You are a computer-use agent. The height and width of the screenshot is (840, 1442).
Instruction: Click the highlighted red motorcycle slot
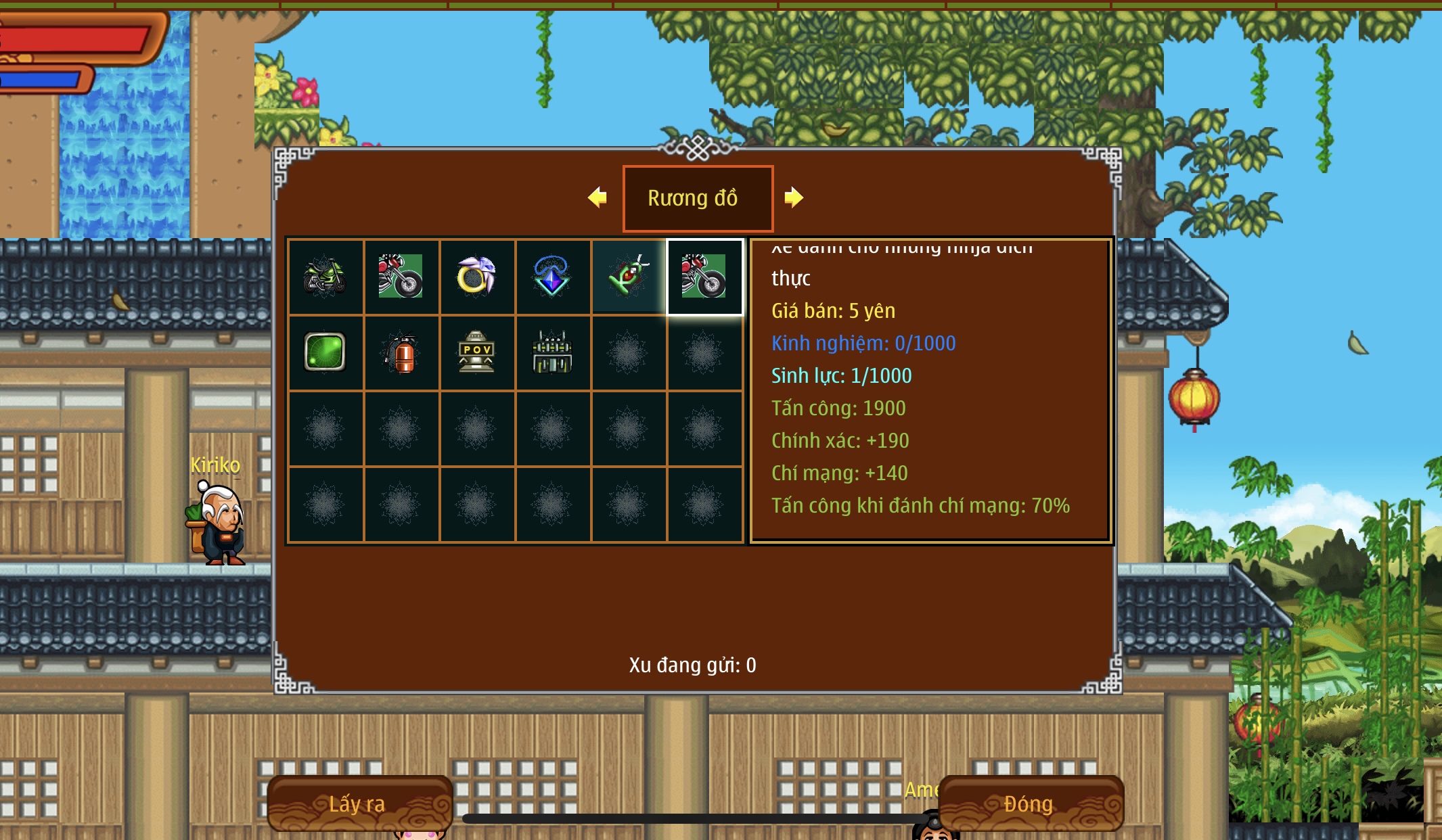pyautogui.click(x=704, y=277)
